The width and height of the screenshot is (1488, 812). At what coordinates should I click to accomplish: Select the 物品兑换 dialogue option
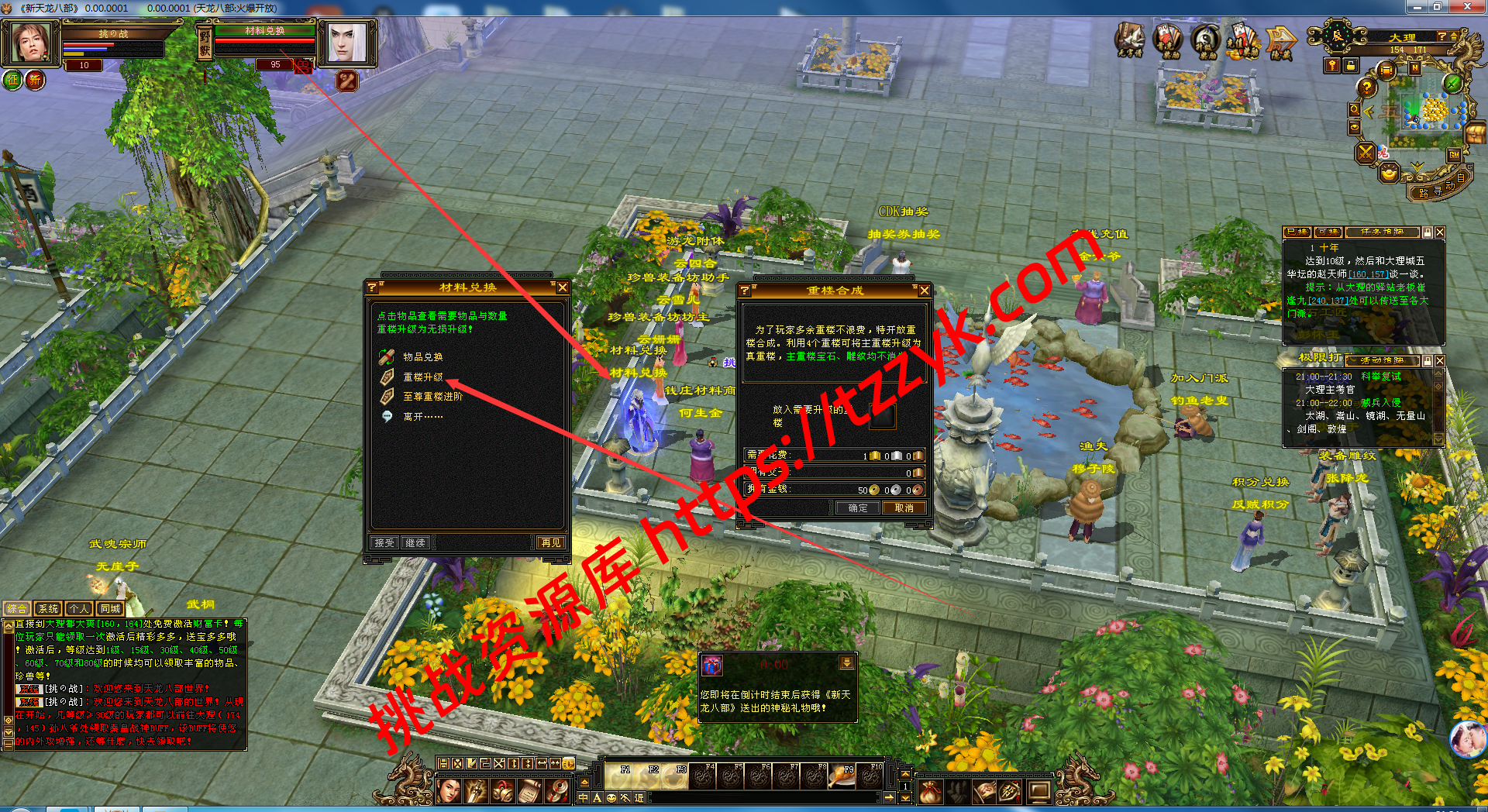click(422, 357)
